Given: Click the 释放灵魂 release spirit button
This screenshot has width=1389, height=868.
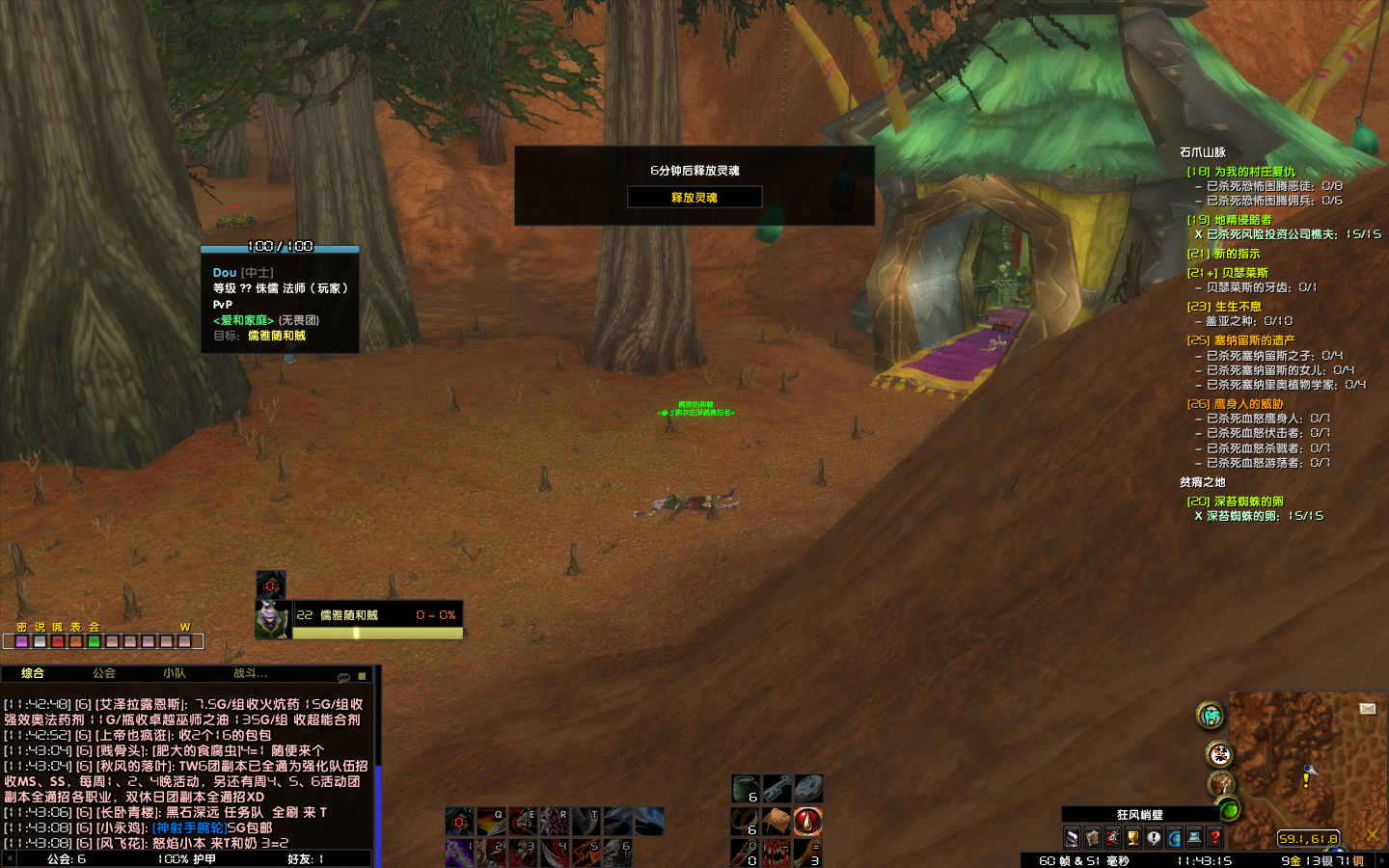Looking at the screenshot, I should [694, 197].
